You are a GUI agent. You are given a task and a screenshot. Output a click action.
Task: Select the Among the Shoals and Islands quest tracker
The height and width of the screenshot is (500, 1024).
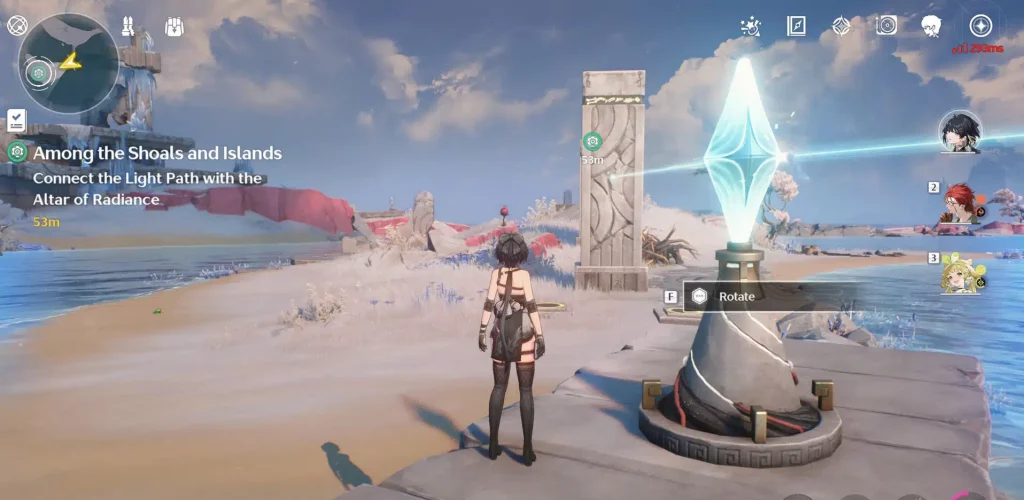[x=157, y=153]
